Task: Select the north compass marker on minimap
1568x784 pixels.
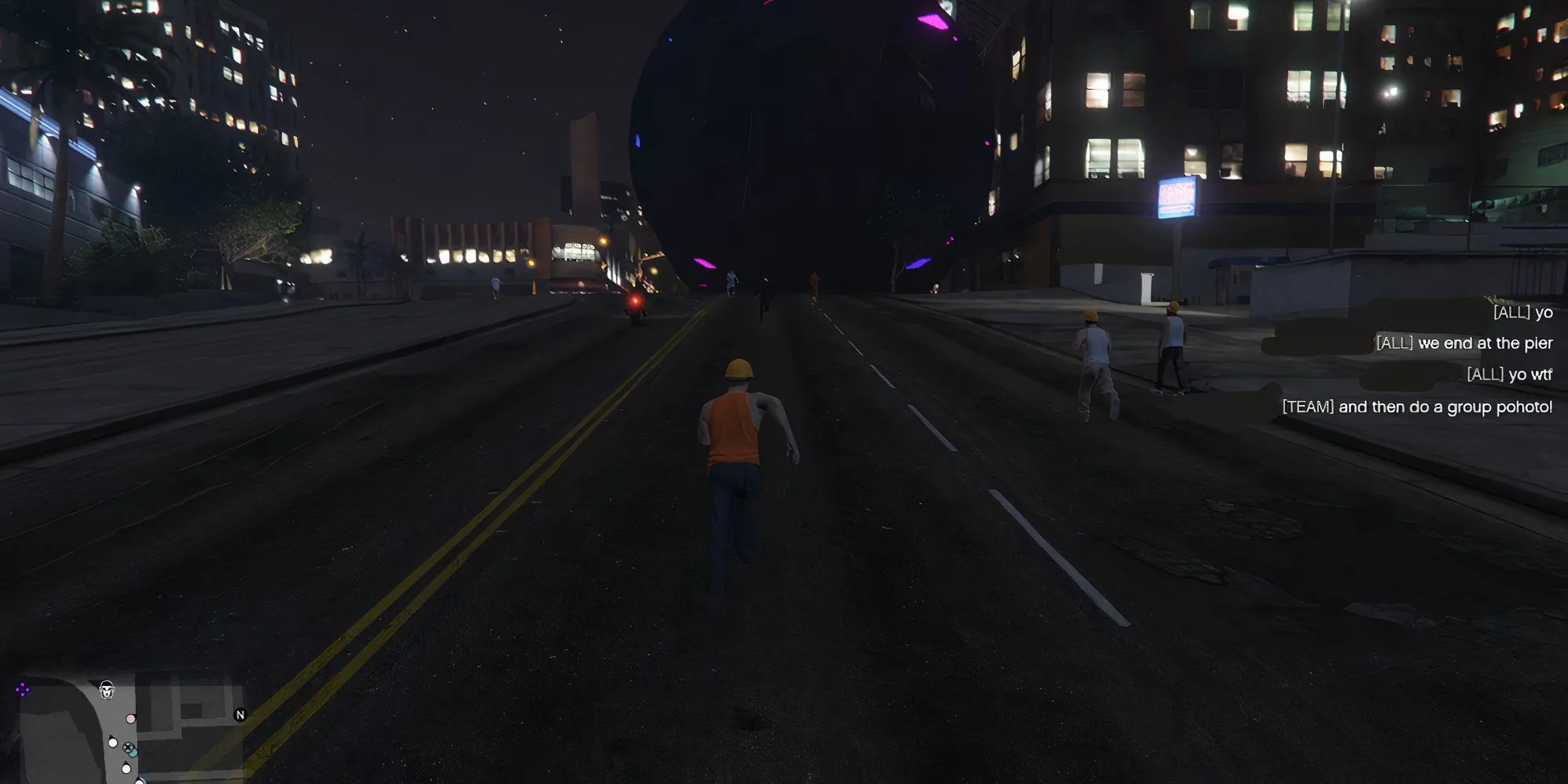Action: [x=241, y=714]
